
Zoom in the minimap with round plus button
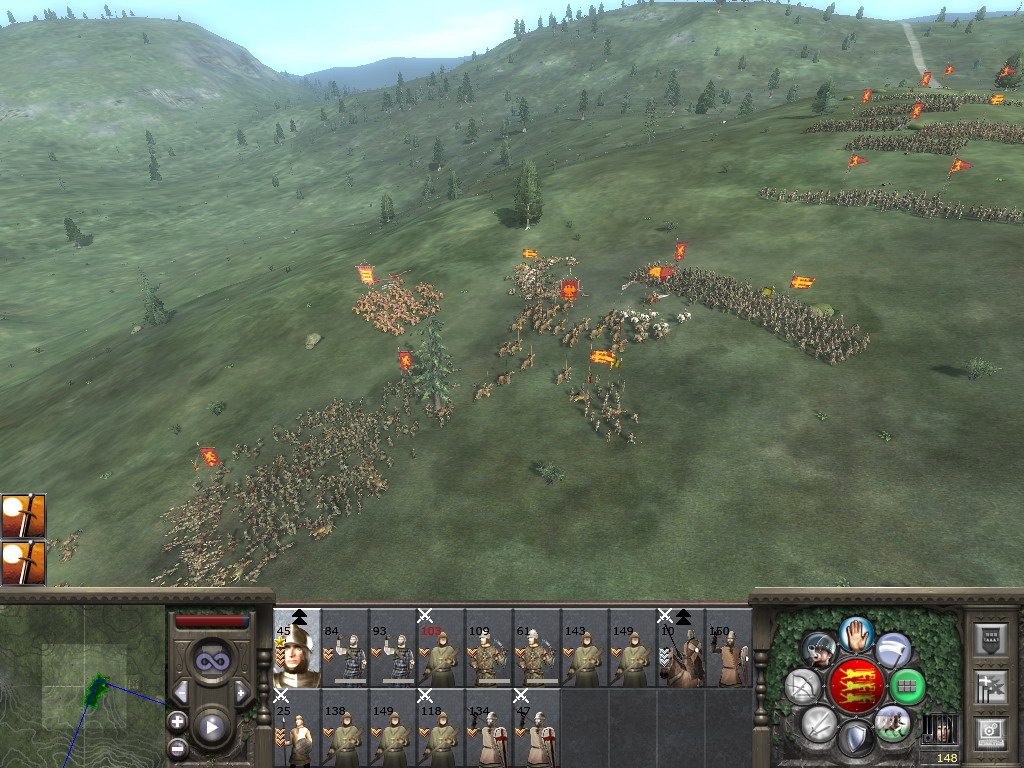click(177, 721)
